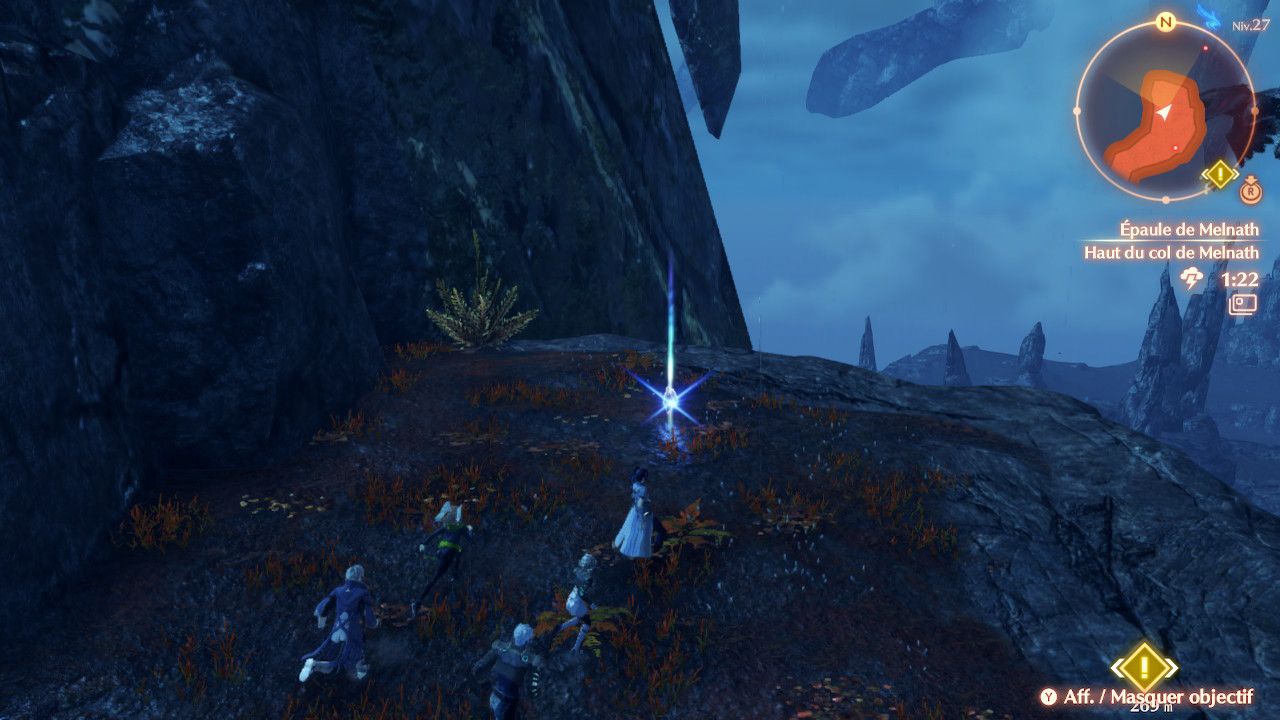Click the yellow diamond quest objective indicator
The image size is (1280, 720).
coord(1143,666)
